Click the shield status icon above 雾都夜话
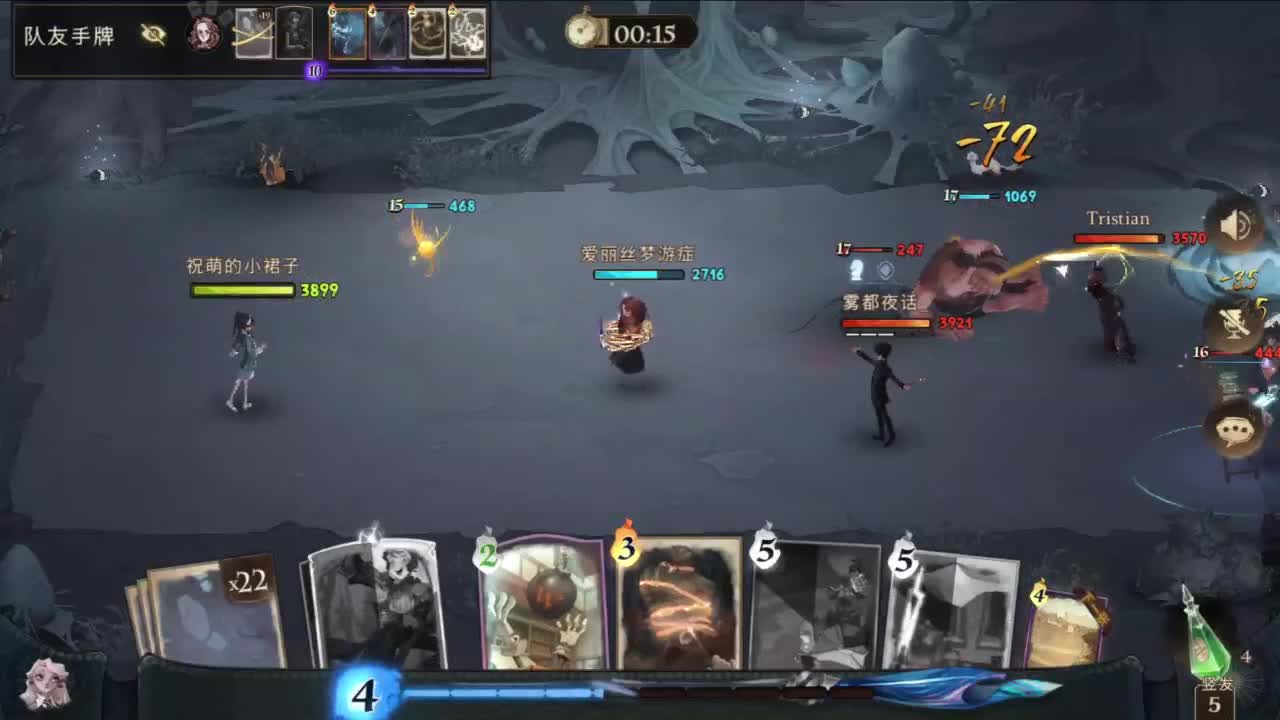Screen dimensions: 1280x720 (x=886, y=268)
